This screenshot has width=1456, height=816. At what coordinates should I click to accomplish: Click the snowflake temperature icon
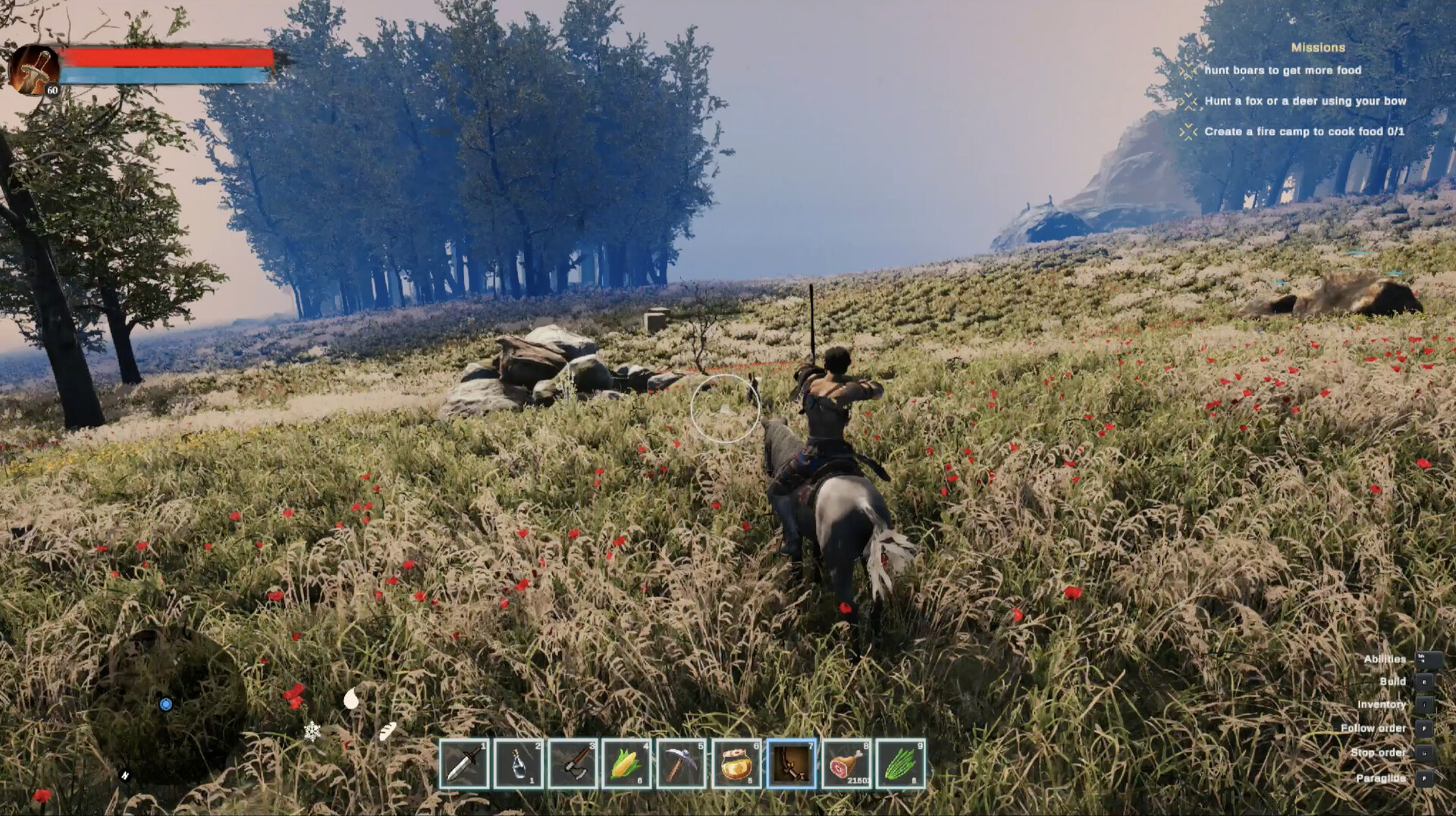[312, 731]
